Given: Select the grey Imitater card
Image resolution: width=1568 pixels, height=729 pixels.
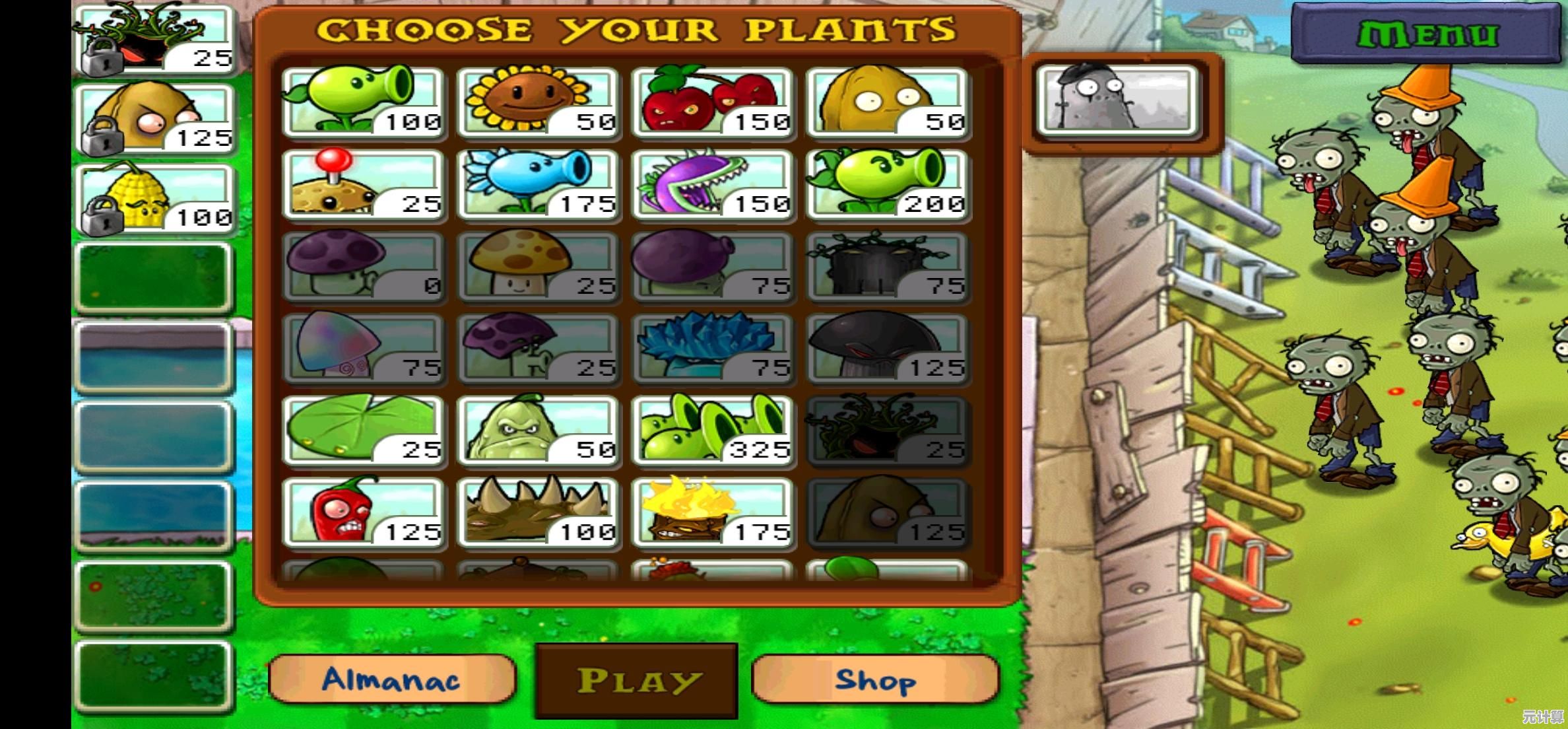Looking at the screenshot, I should point(1117,101).
